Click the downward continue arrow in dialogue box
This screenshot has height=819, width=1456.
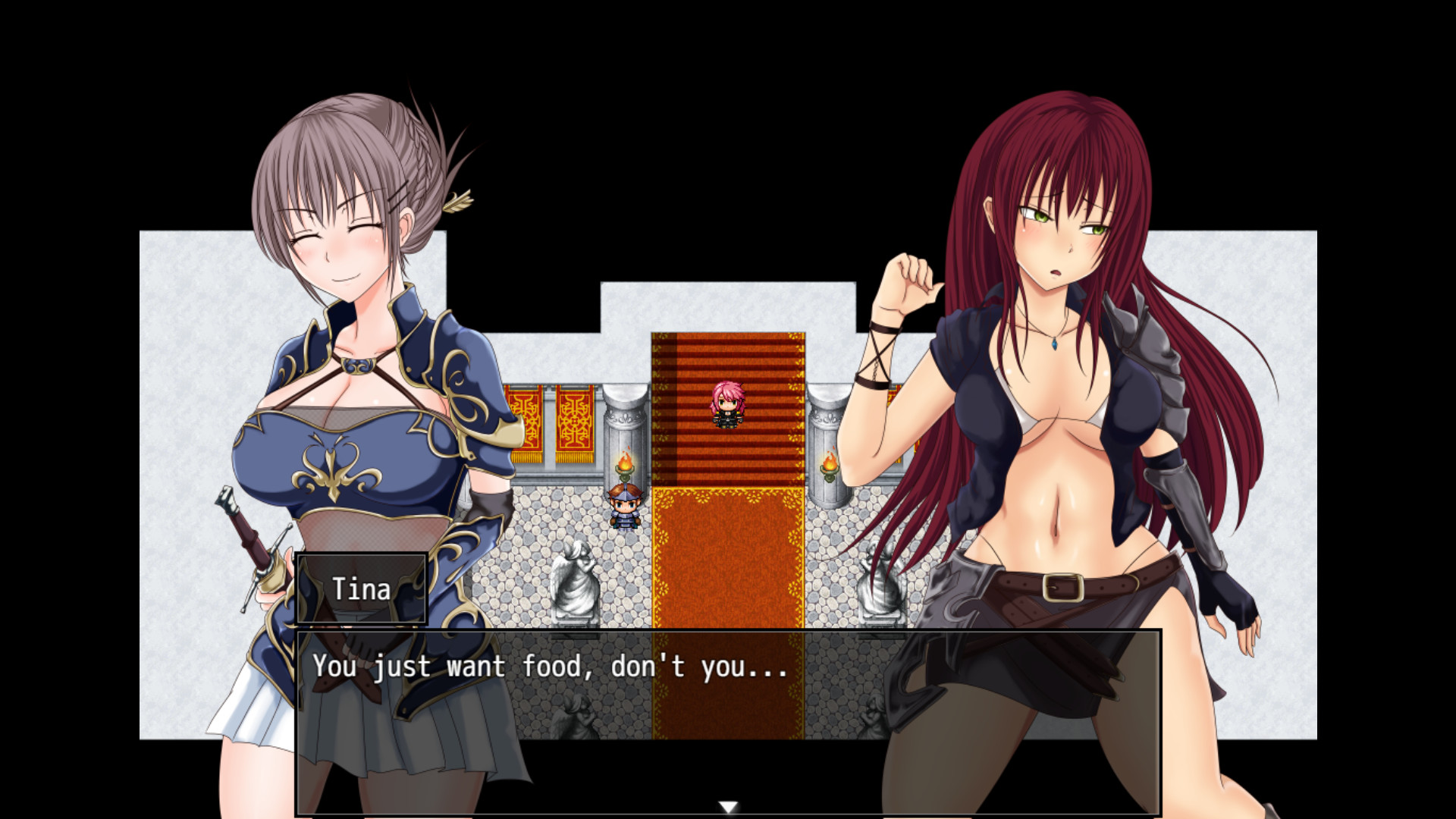click(729, 807)
